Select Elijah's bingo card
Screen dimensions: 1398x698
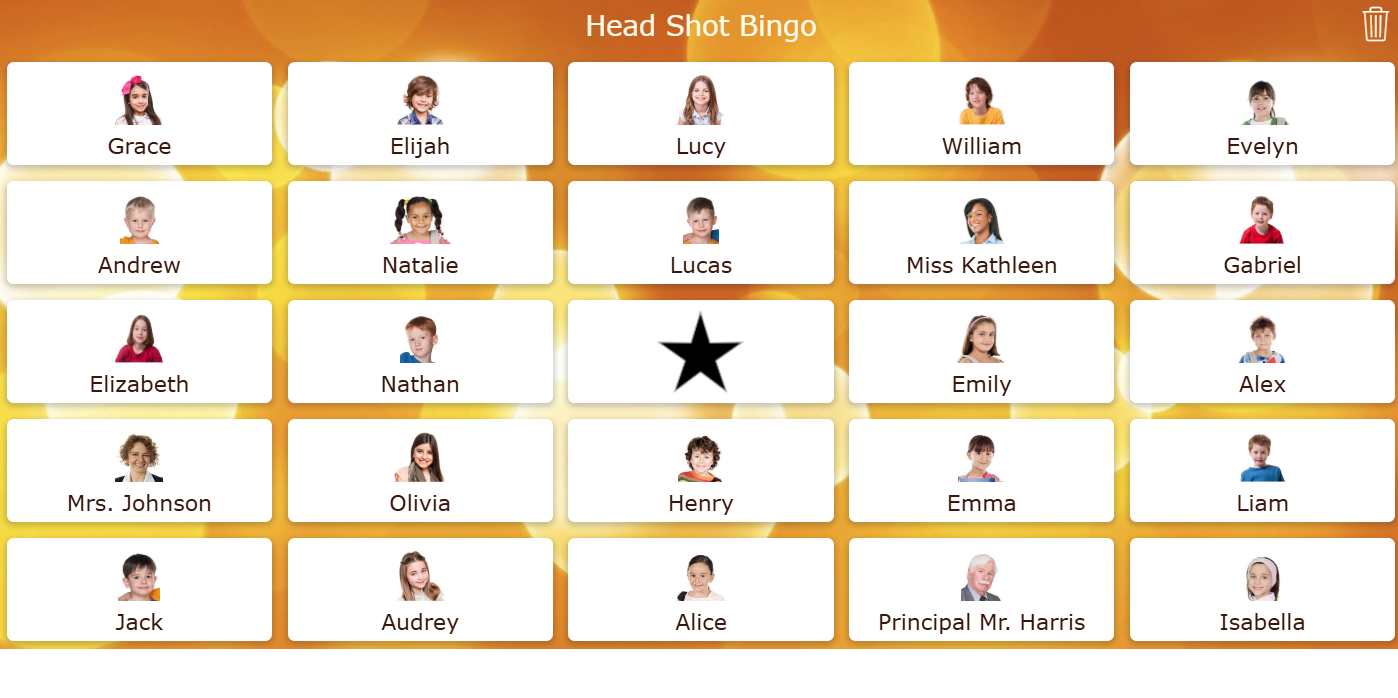click(420, 114)
